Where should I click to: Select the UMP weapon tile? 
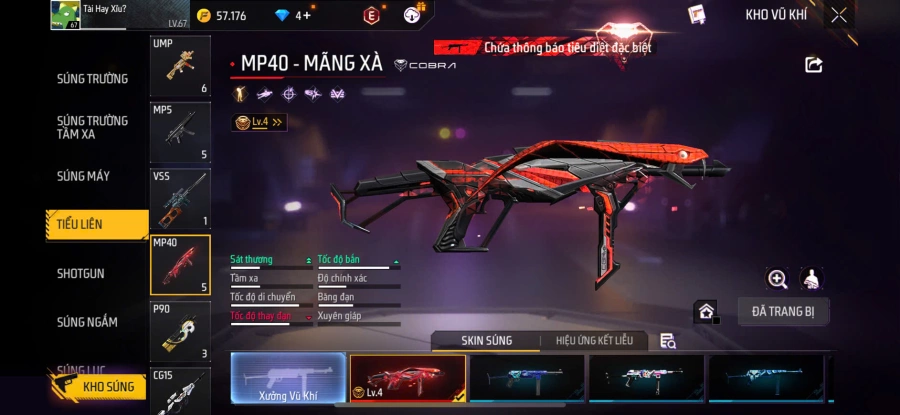pyautogui.click(x=180, y=66)
